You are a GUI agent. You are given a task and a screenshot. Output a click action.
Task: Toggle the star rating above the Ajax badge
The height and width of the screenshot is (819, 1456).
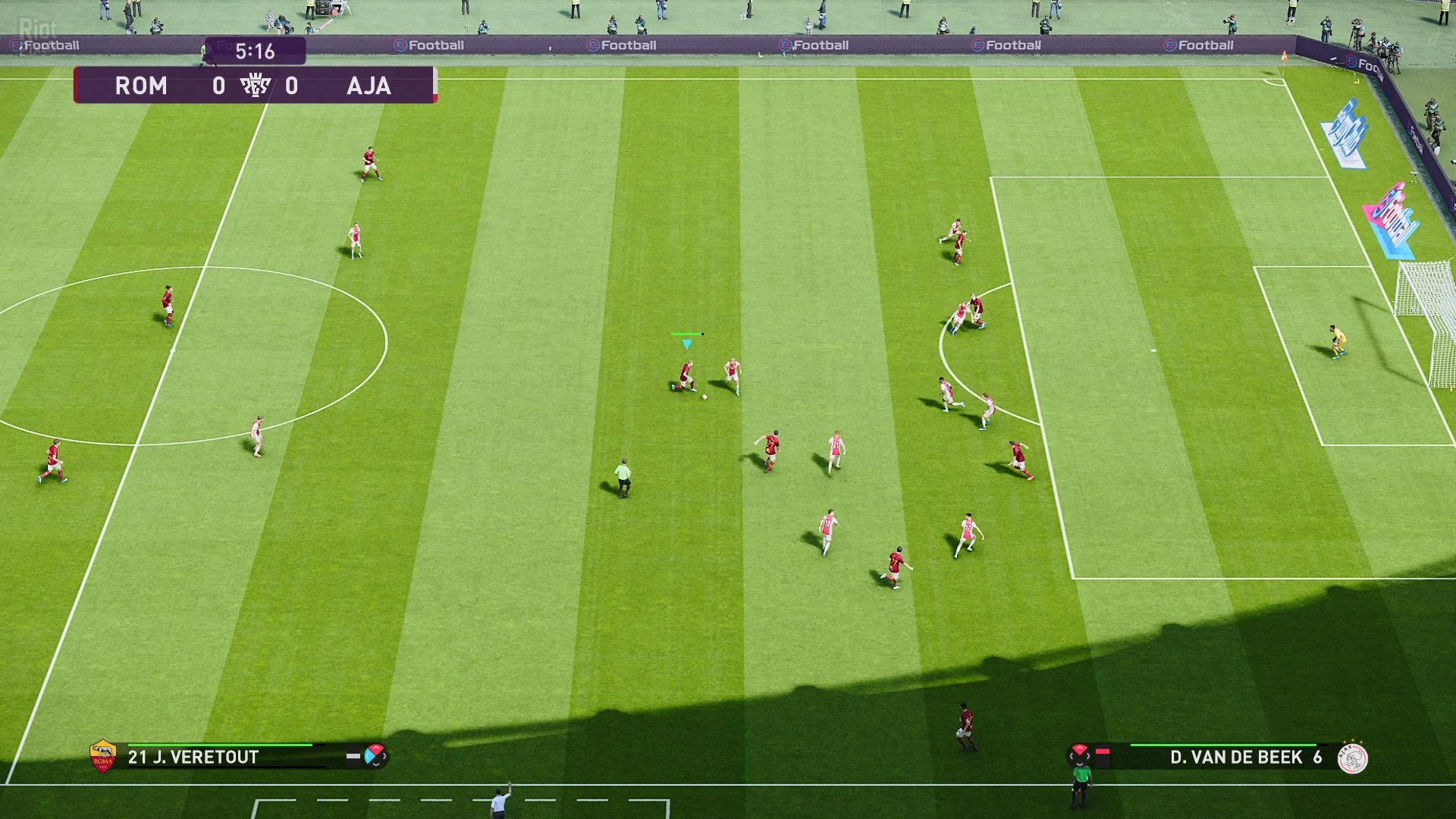pos(1352,741)
